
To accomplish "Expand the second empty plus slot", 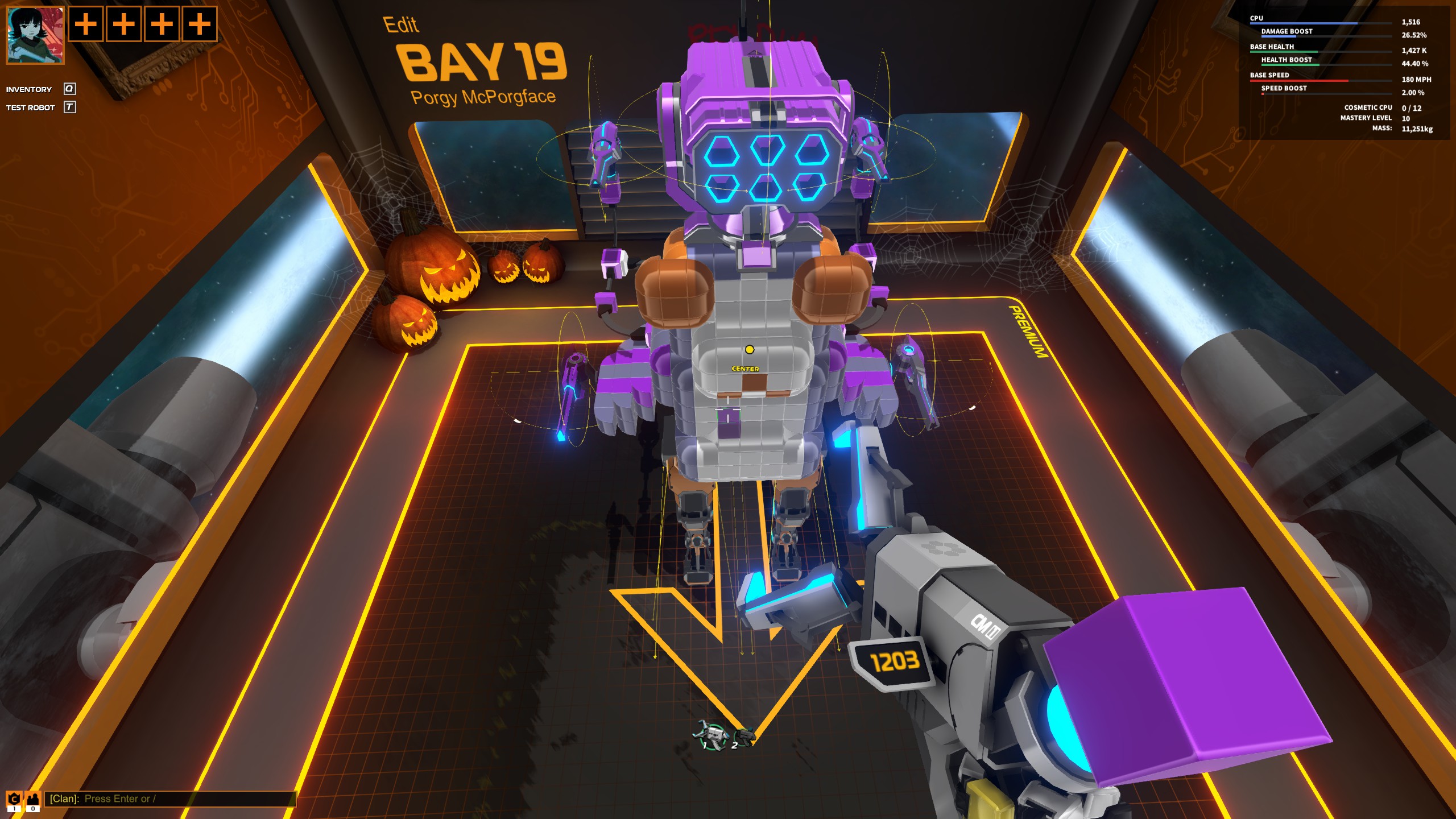I will 123,25.
